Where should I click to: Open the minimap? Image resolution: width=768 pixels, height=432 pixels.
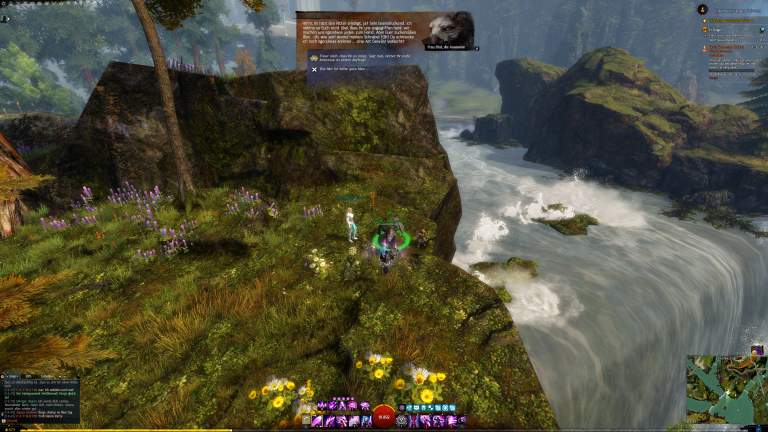[726, 388]
